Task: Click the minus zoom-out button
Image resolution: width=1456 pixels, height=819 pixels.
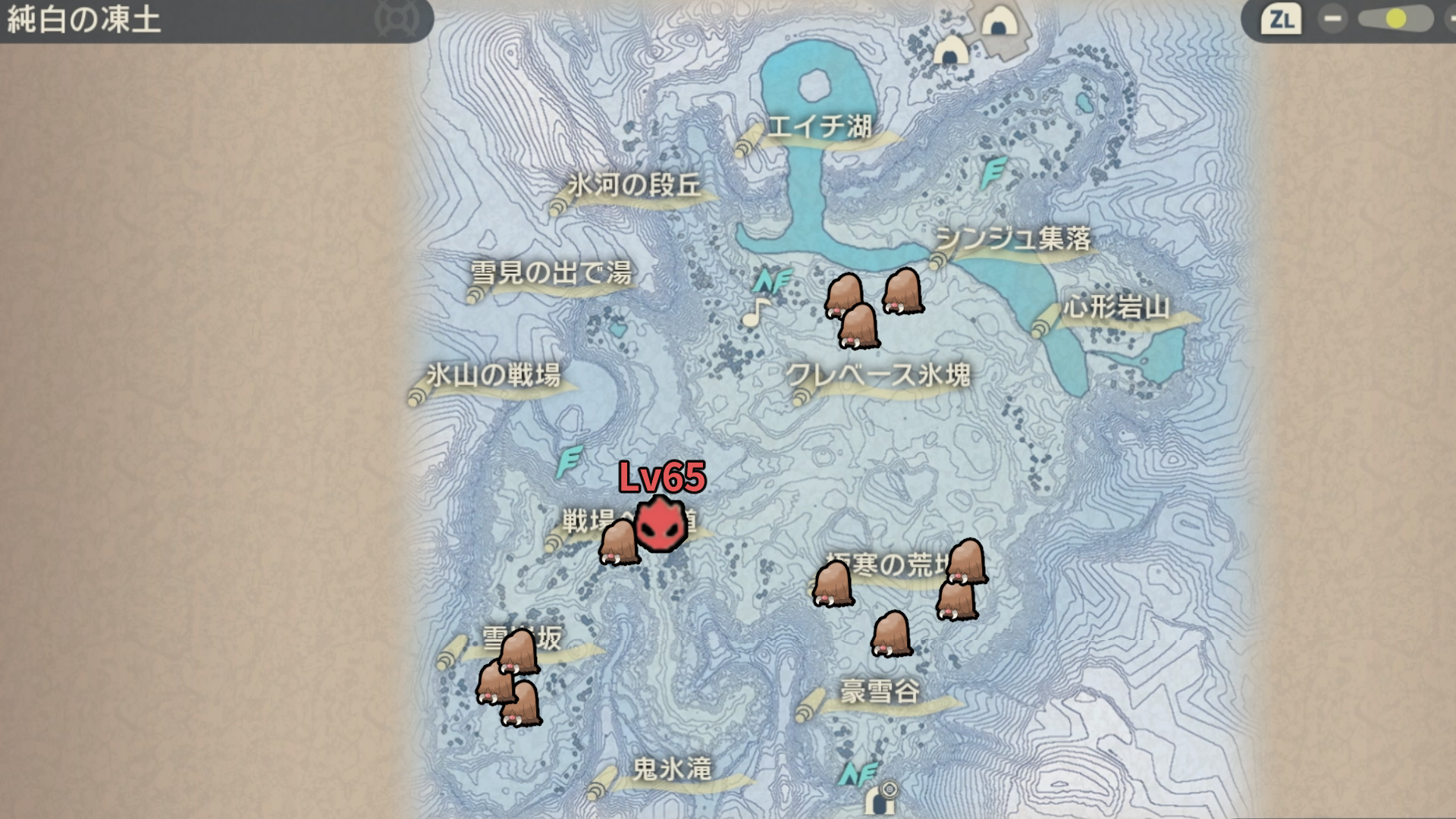Action: click(1332, 19)
